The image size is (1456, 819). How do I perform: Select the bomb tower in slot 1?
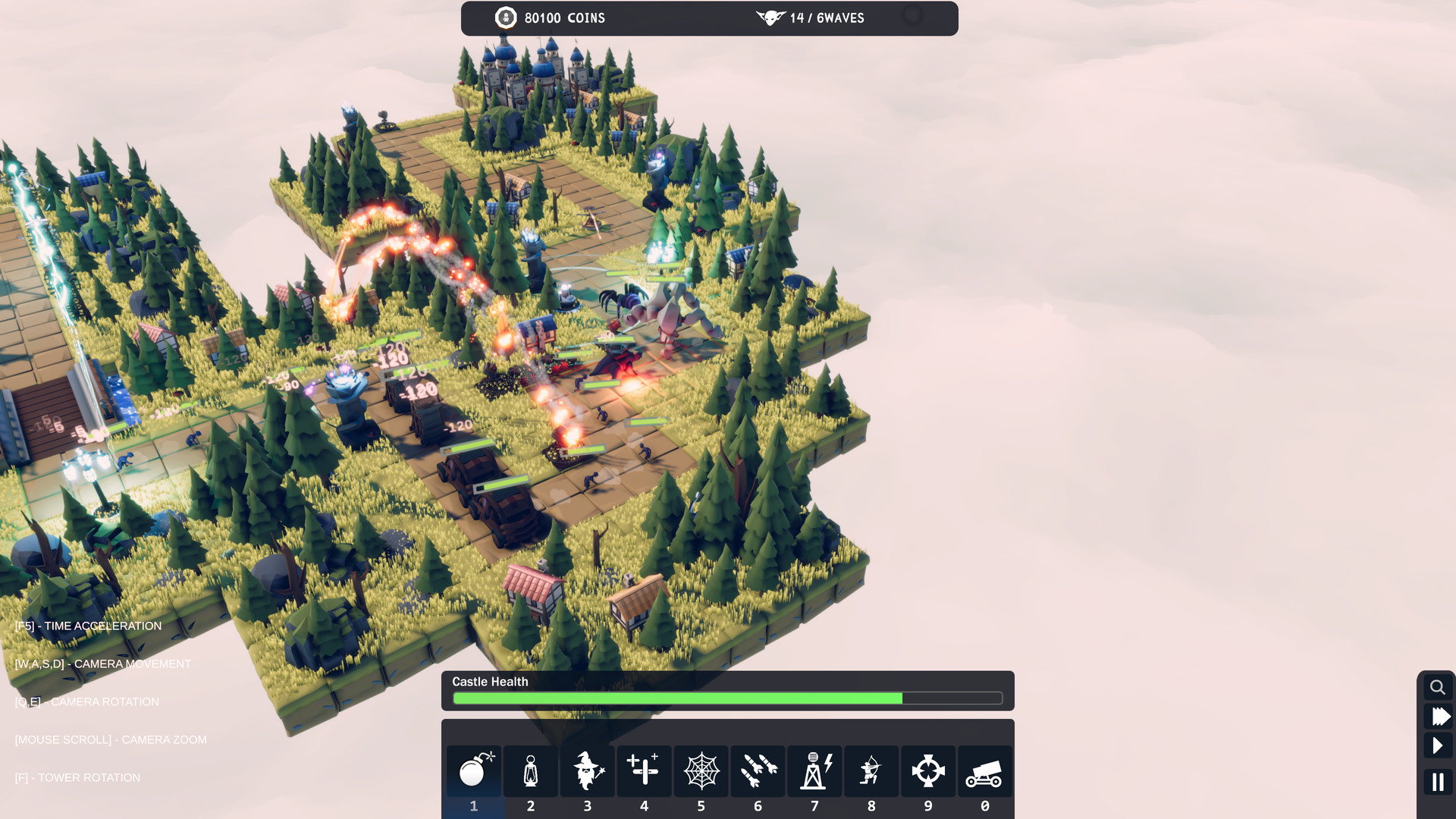pos(473,771)
